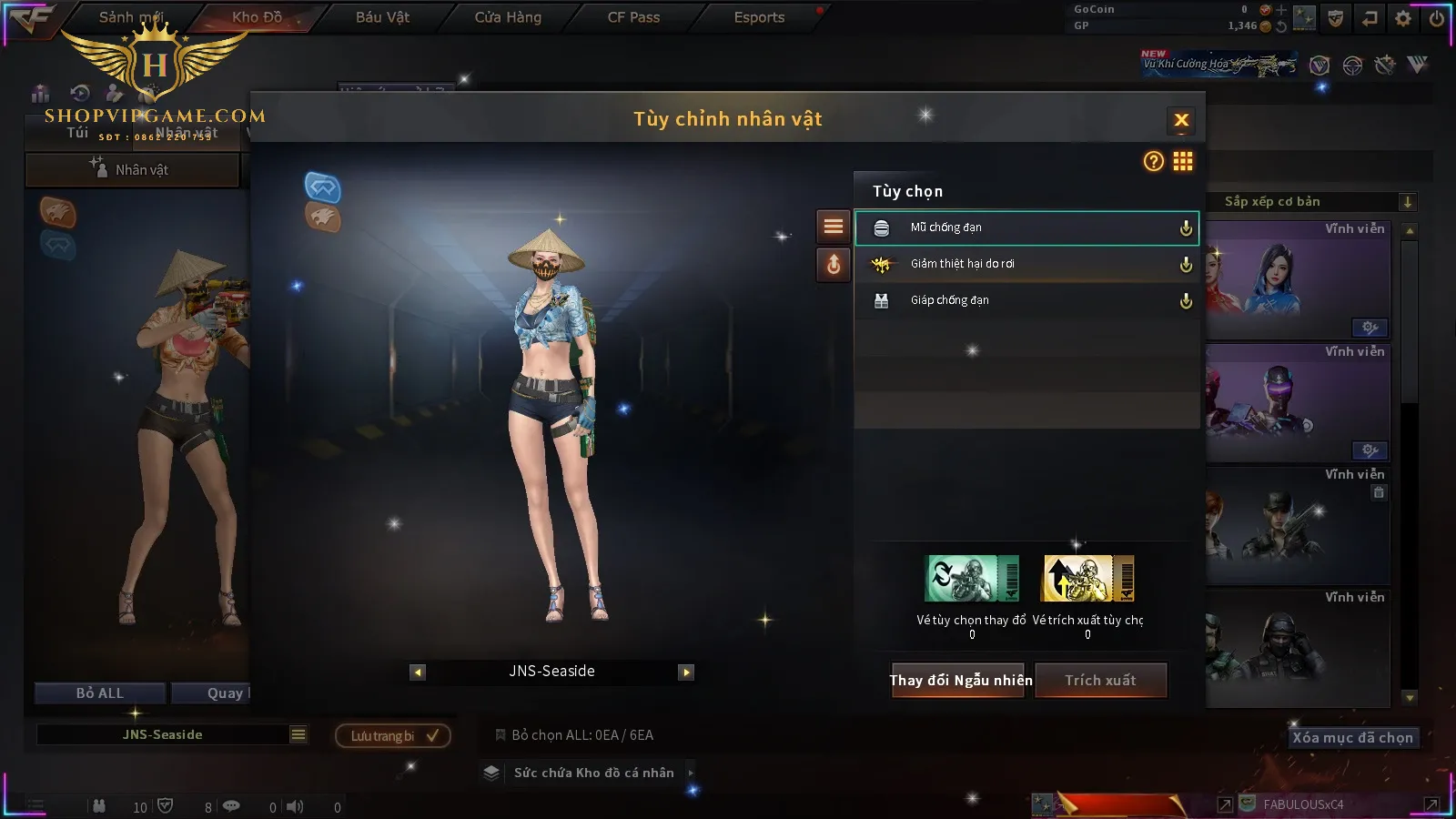This screenshot has height=819, width=1456.
Task: Close the character customization dialog
Action: click(1181, 120)
